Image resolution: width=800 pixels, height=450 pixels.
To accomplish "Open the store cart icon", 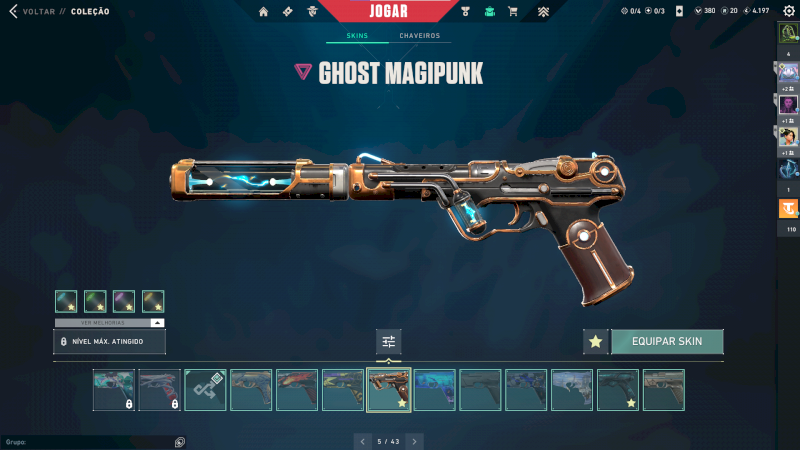I will point(513,12).
